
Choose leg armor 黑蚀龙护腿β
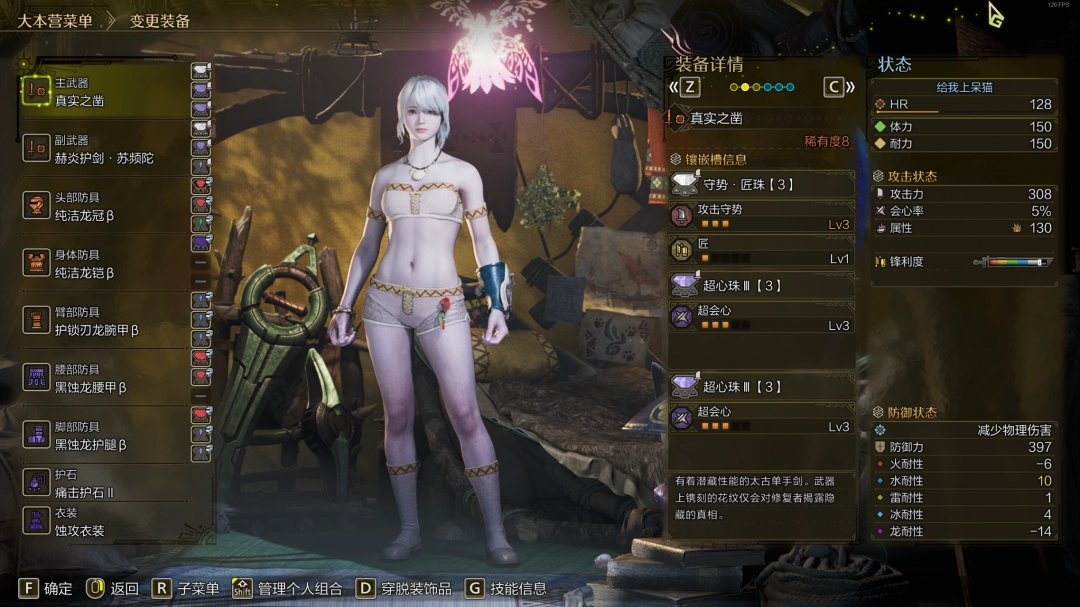point(100,435)
